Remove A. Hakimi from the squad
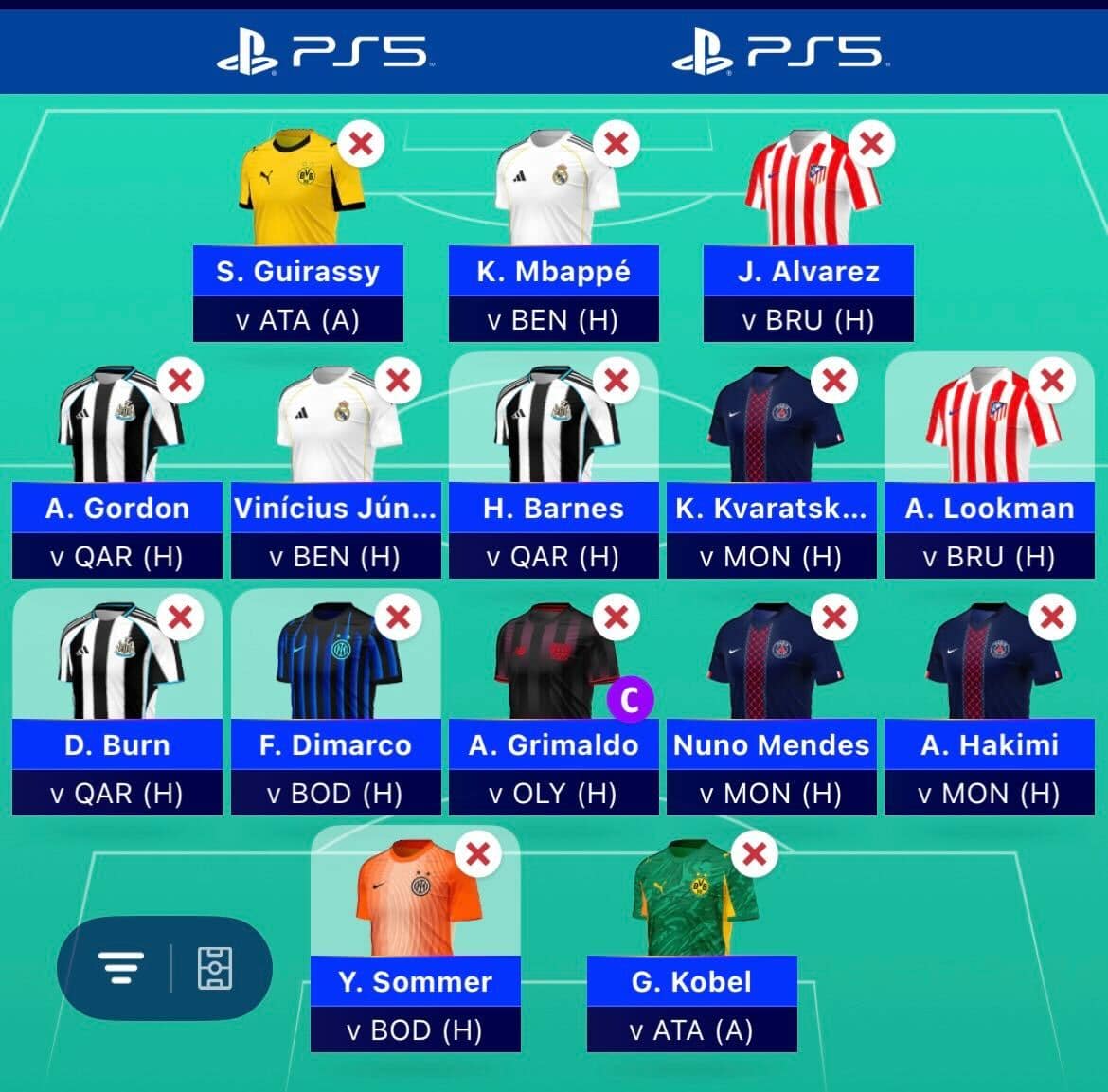The width and height of the screenshot is (1108, 1092). (x=1052, y=618)
